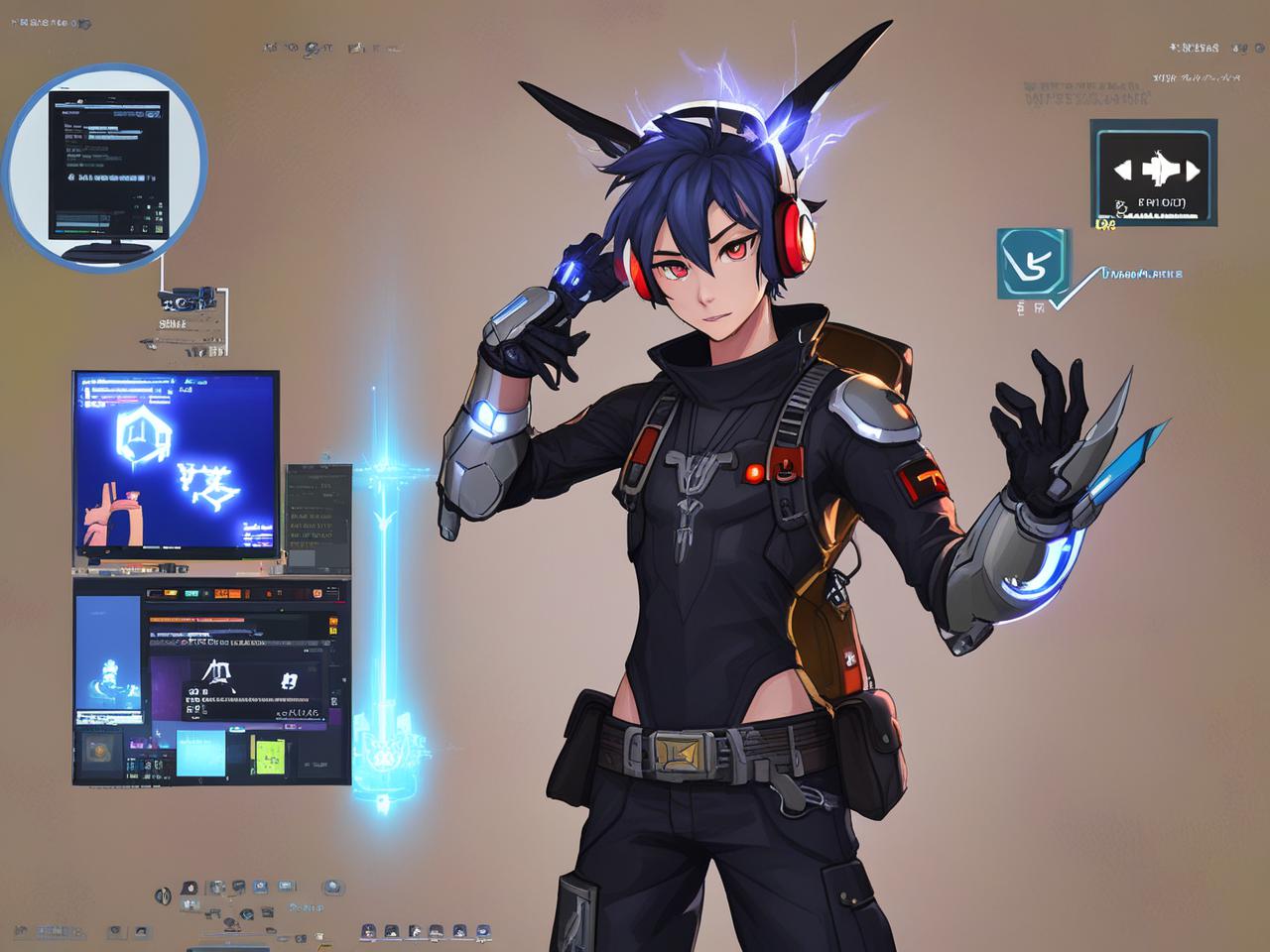Select the small dark text panel beside blue screen

tap(317, 508)
